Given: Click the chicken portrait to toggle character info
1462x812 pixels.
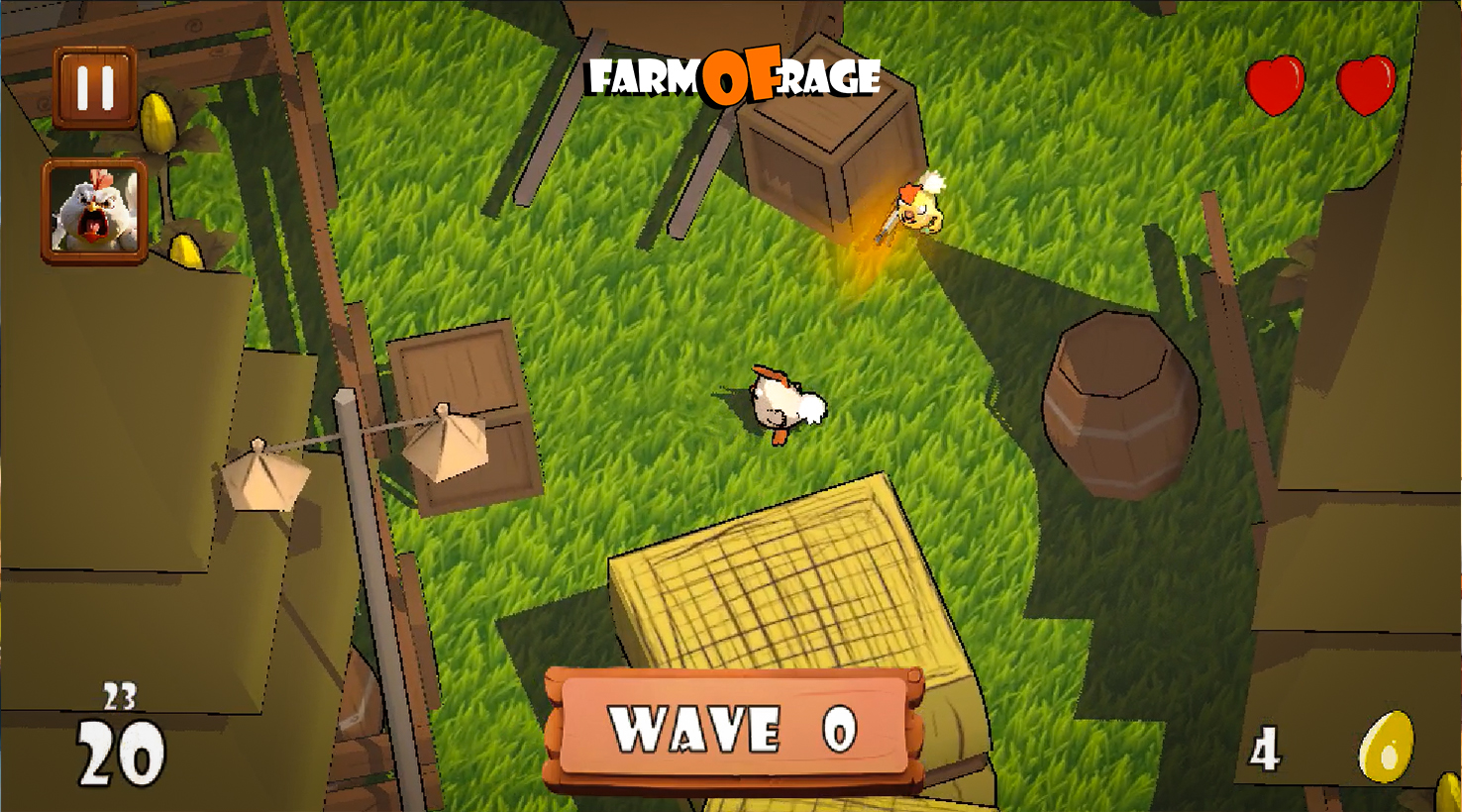Looking at the screenshot, I should click(x=96, y=211).
